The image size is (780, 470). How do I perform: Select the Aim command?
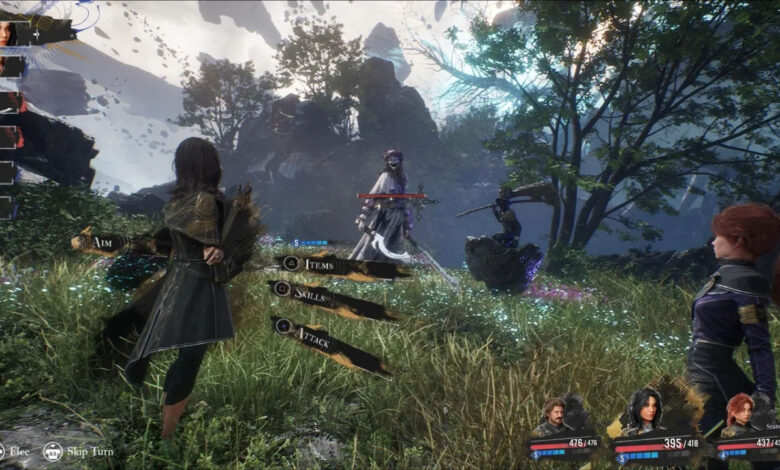pos(105,242)
